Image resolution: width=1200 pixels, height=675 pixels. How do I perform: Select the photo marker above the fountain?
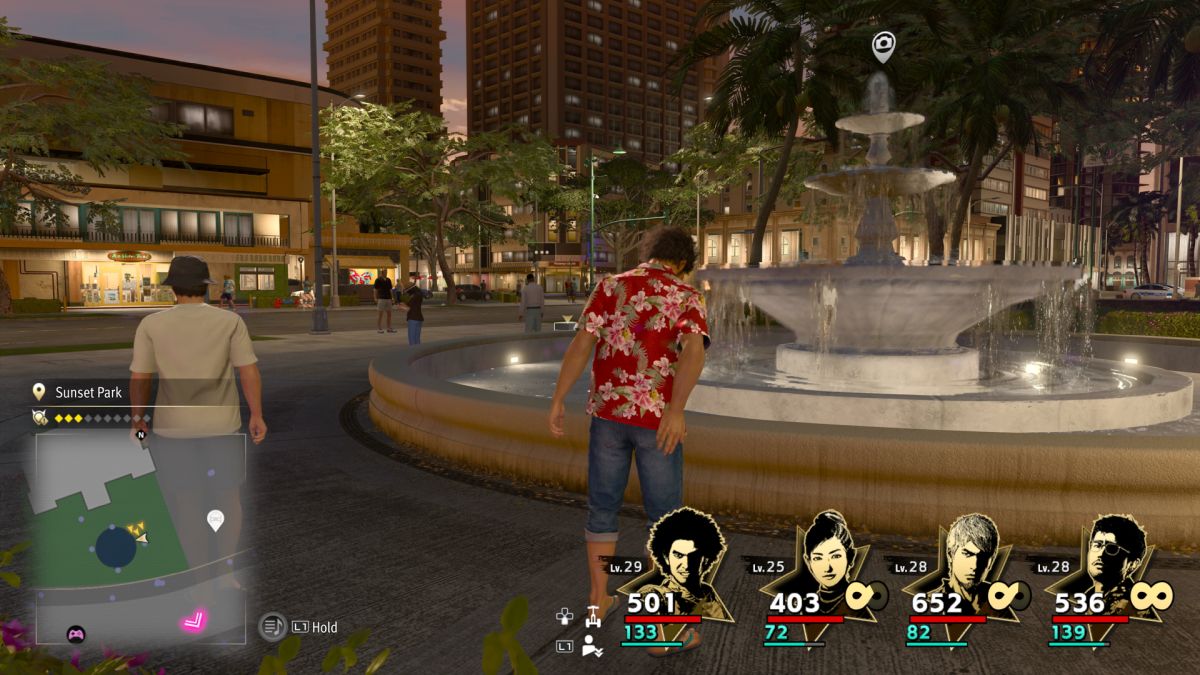pyautogui.click(x=882, y=45)
